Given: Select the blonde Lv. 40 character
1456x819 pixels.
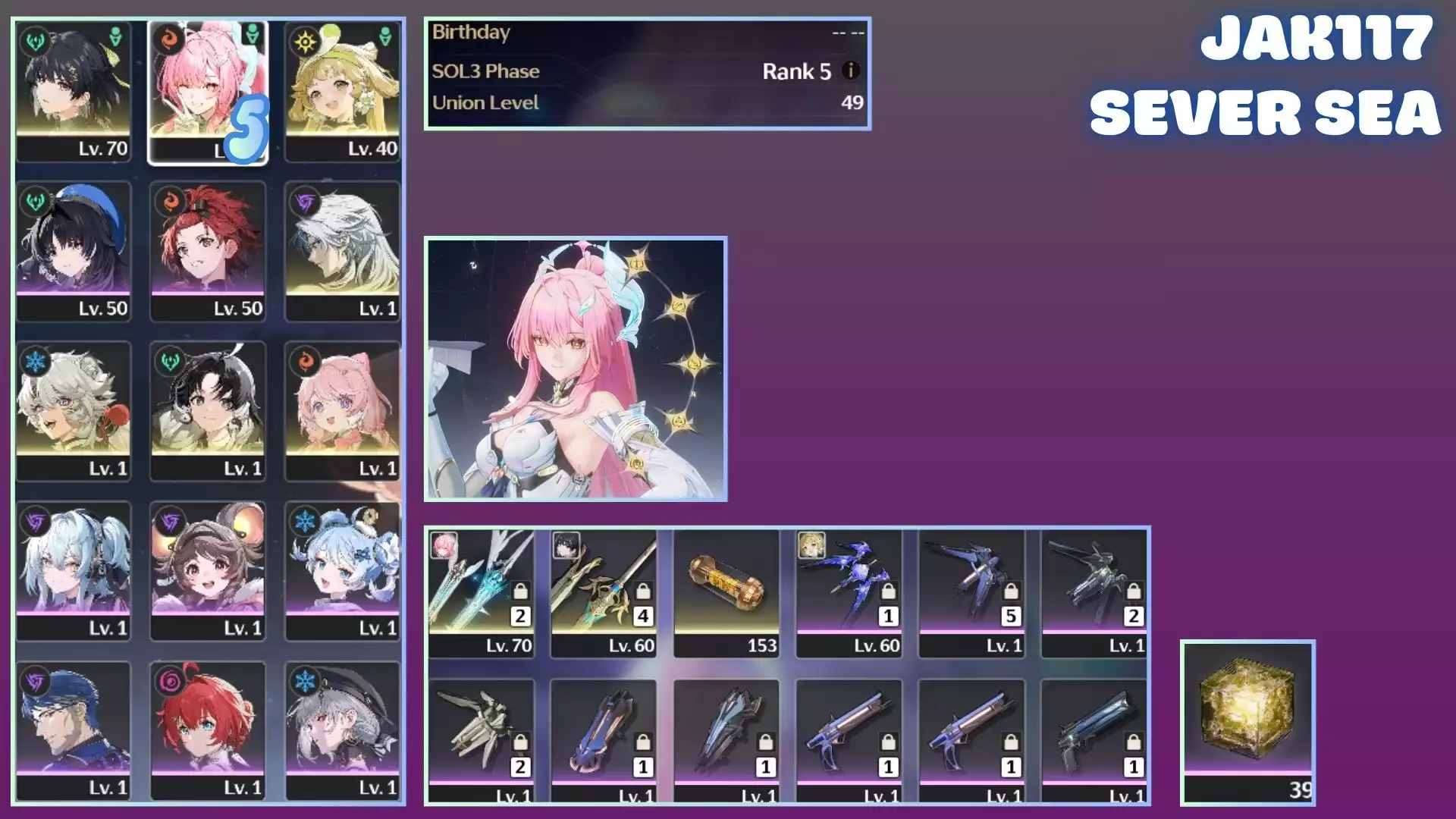Looking at the screenshot, I should point(342,91).
